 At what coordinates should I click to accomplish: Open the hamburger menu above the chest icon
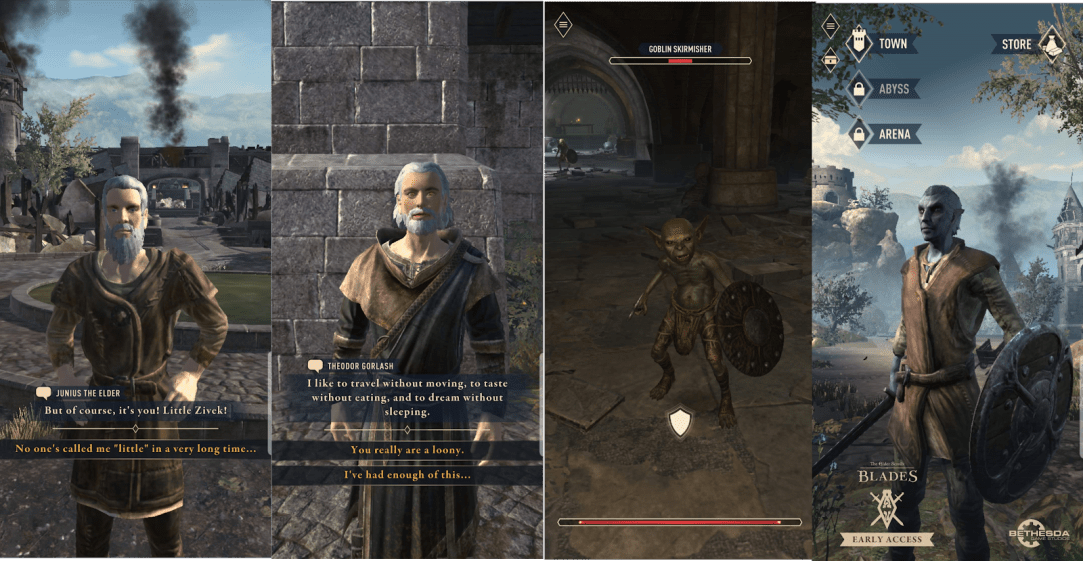830,30
